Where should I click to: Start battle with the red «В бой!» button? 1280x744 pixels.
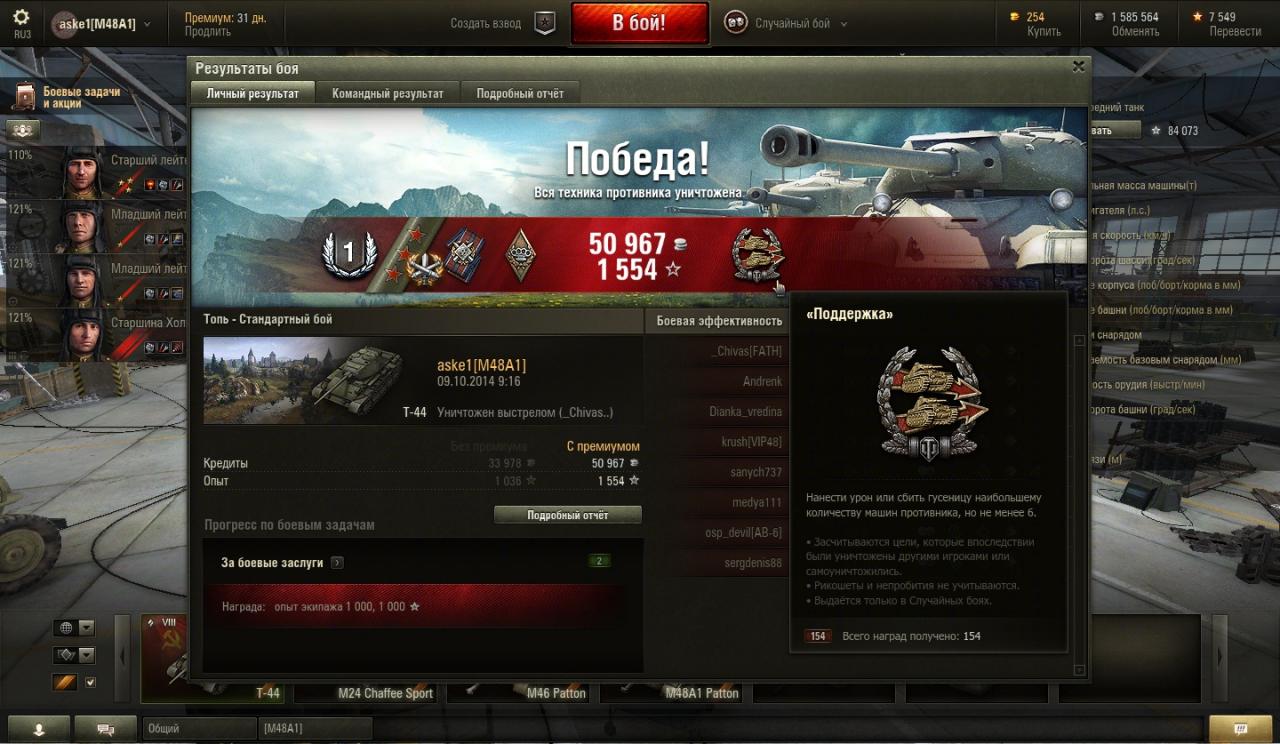click(639, 23)
